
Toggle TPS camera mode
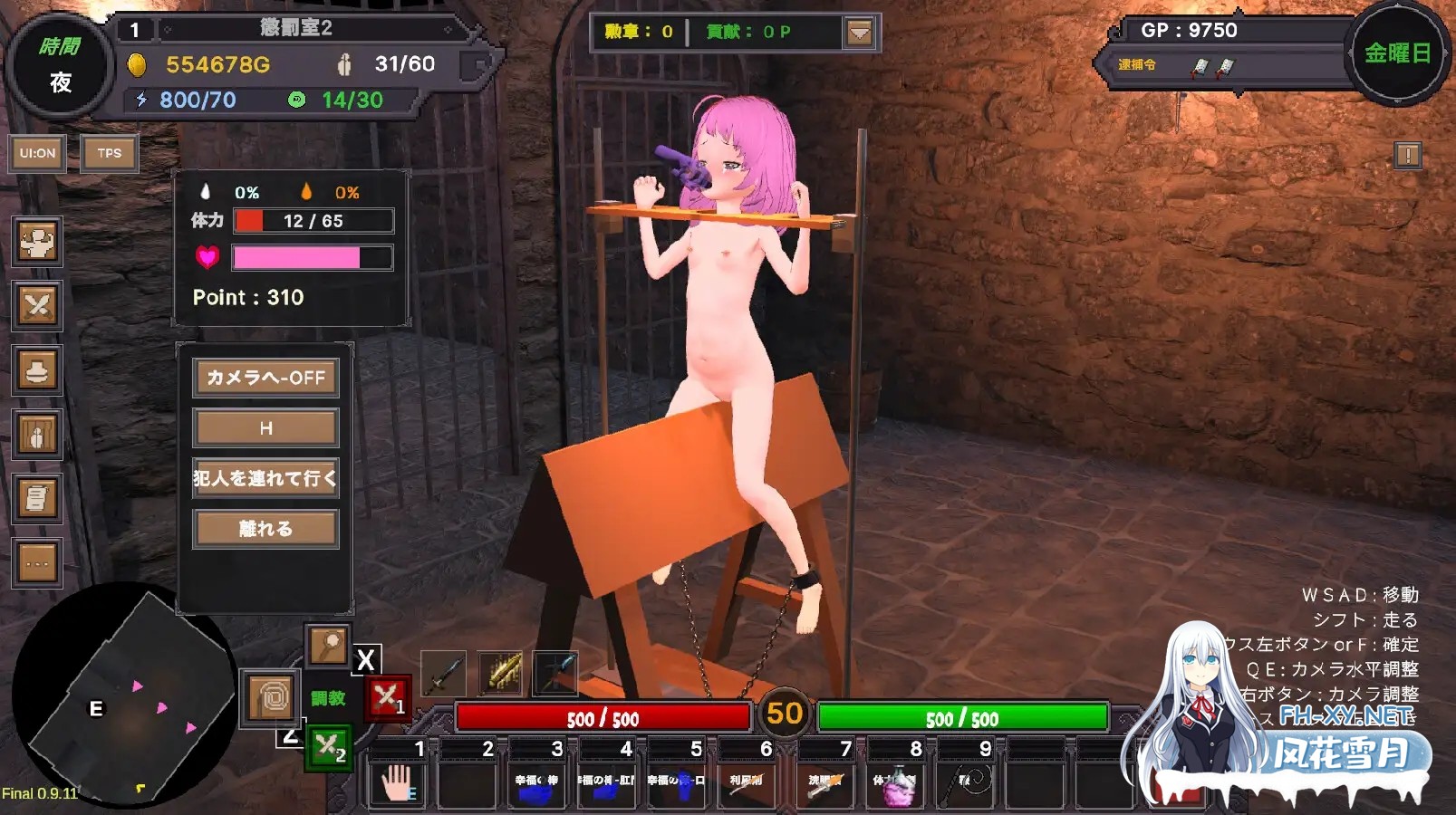tap(108, 154)
